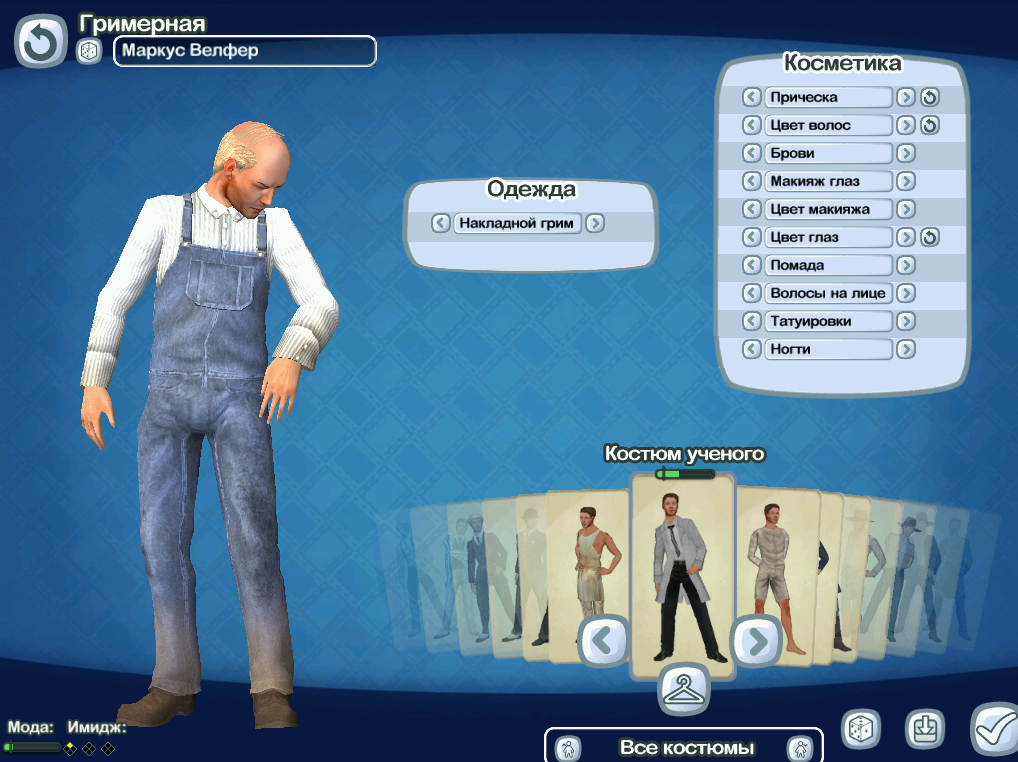
Task: Click the clothes hanger button
Action: [683, 688]
